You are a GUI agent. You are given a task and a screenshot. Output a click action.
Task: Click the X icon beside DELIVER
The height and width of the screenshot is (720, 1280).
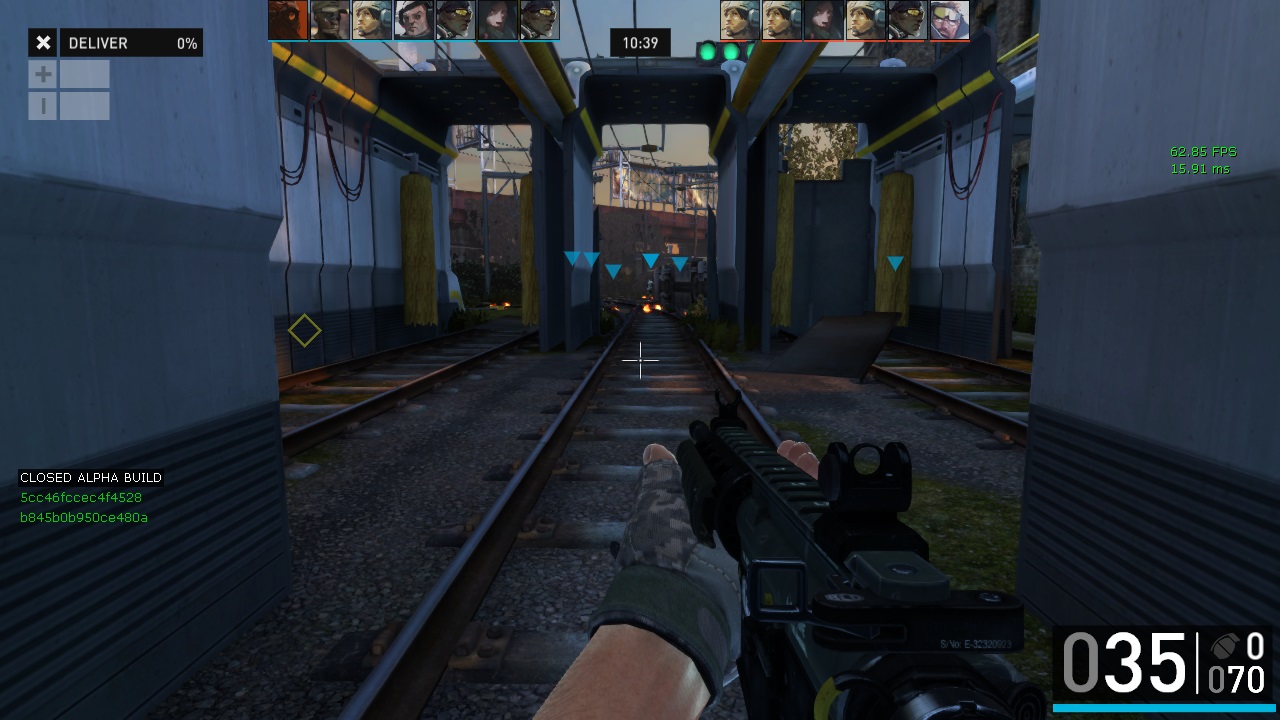[43, 43]
